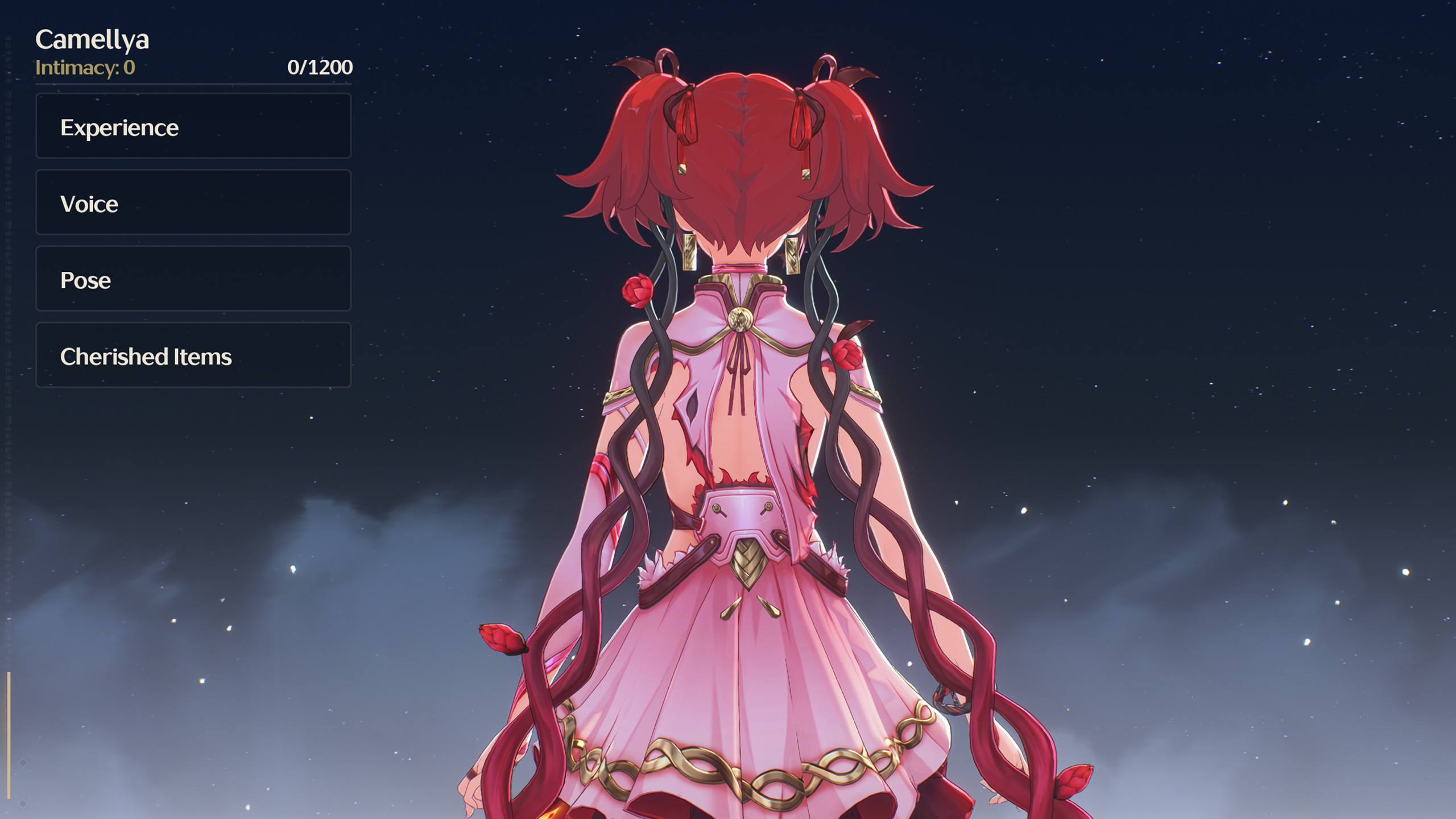Image resolution: width=1456 pixels, height=819 pixels.
Task: Click the rose in Camellya's hair
Action: (639, 290)
